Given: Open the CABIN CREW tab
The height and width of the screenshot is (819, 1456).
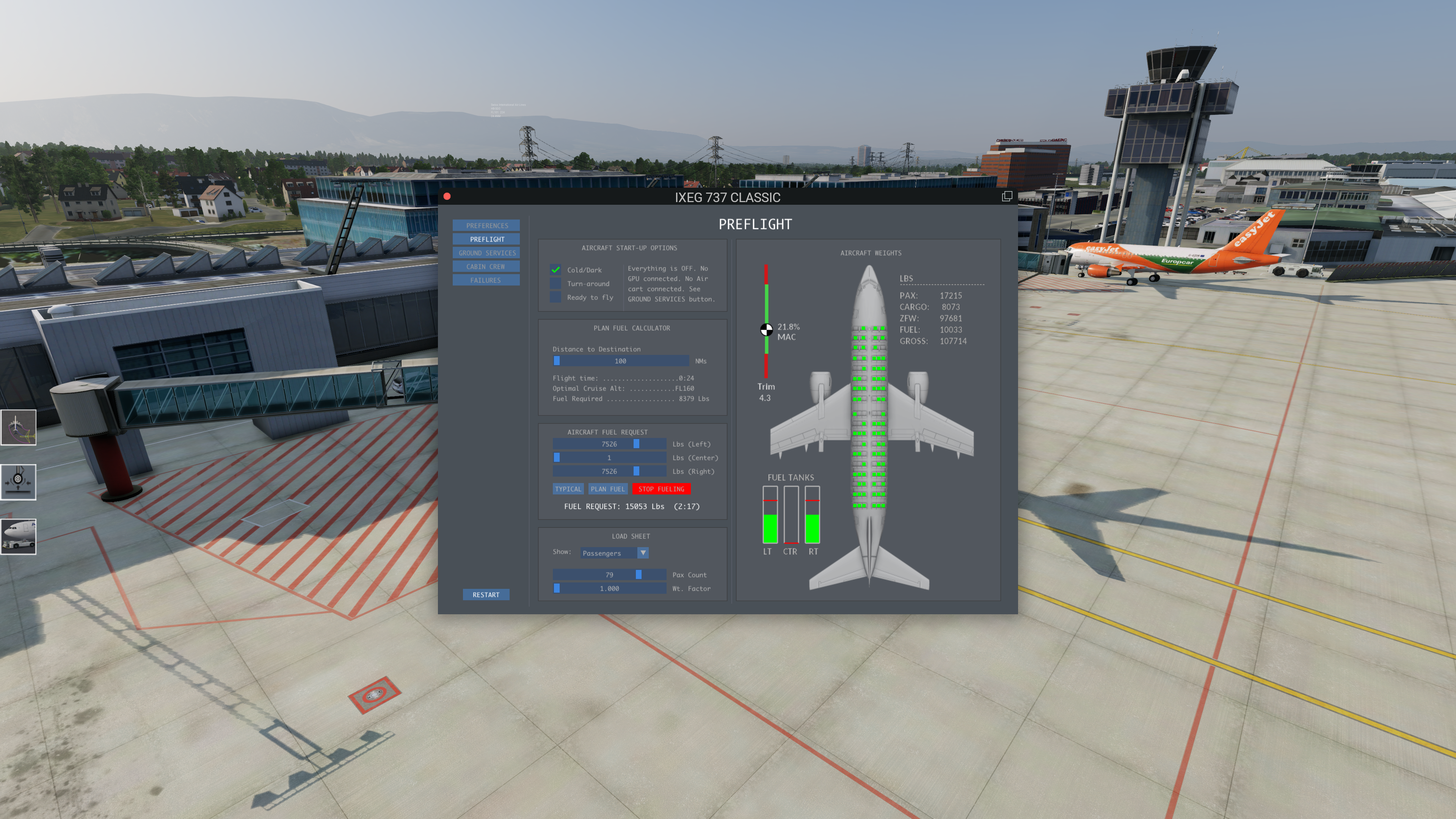Looking at the screenshot, I should pyautogui.click(x=486, y=266).
